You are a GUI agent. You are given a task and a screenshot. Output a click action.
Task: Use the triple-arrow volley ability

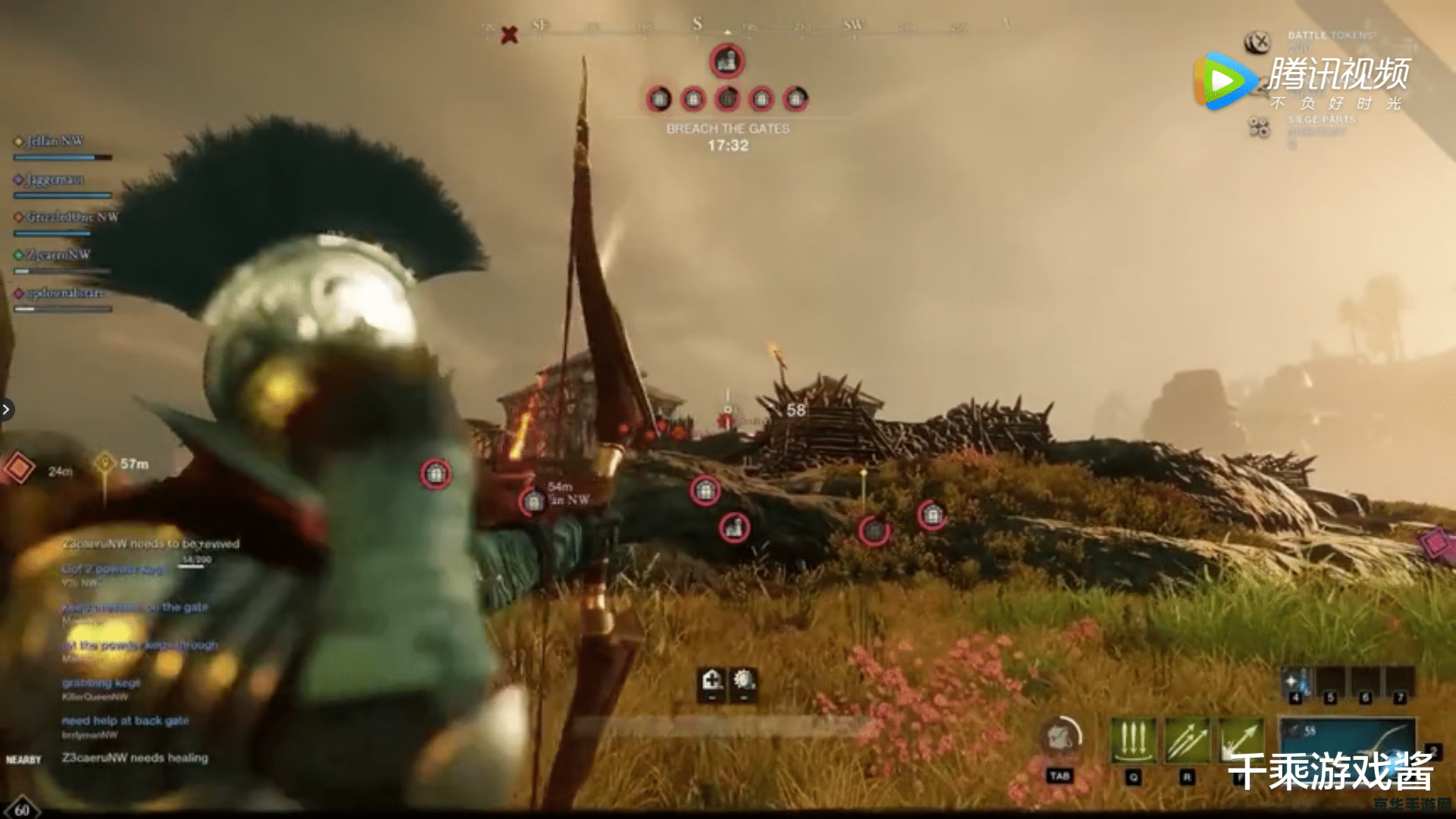coord(1188,741)
